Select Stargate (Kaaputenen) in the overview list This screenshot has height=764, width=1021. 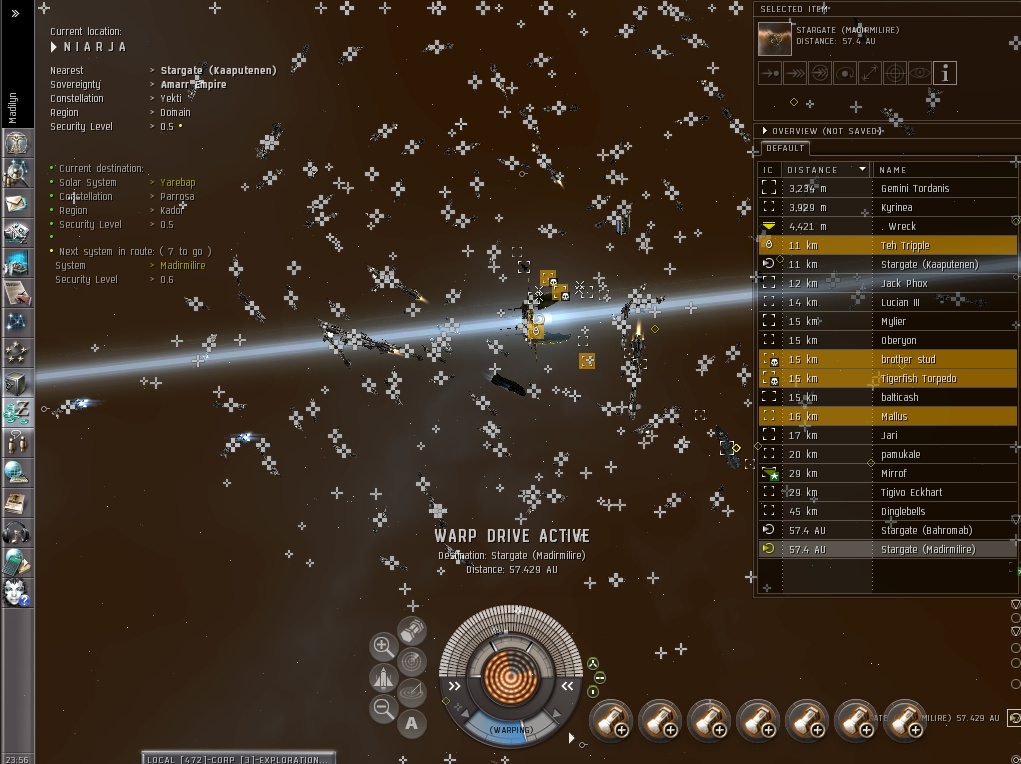[929, 264]
